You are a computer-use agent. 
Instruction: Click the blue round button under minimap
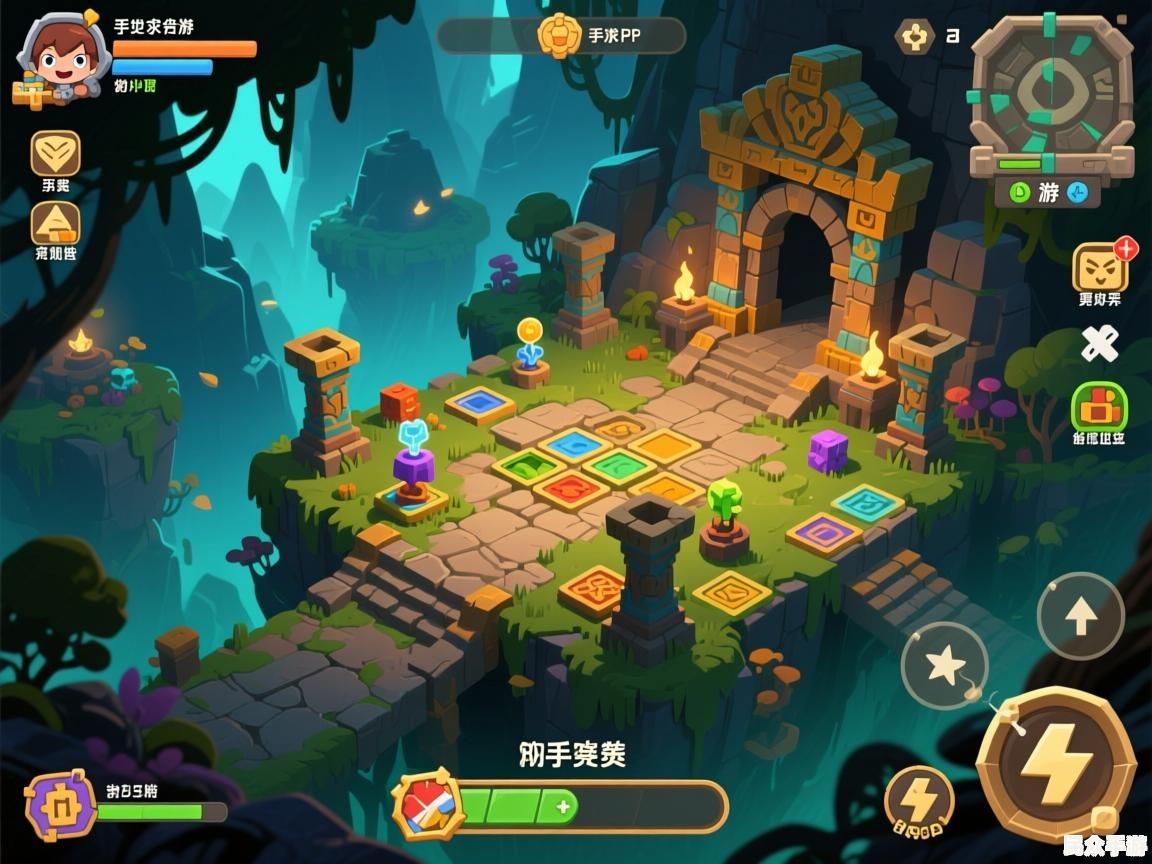[1077, 192]
